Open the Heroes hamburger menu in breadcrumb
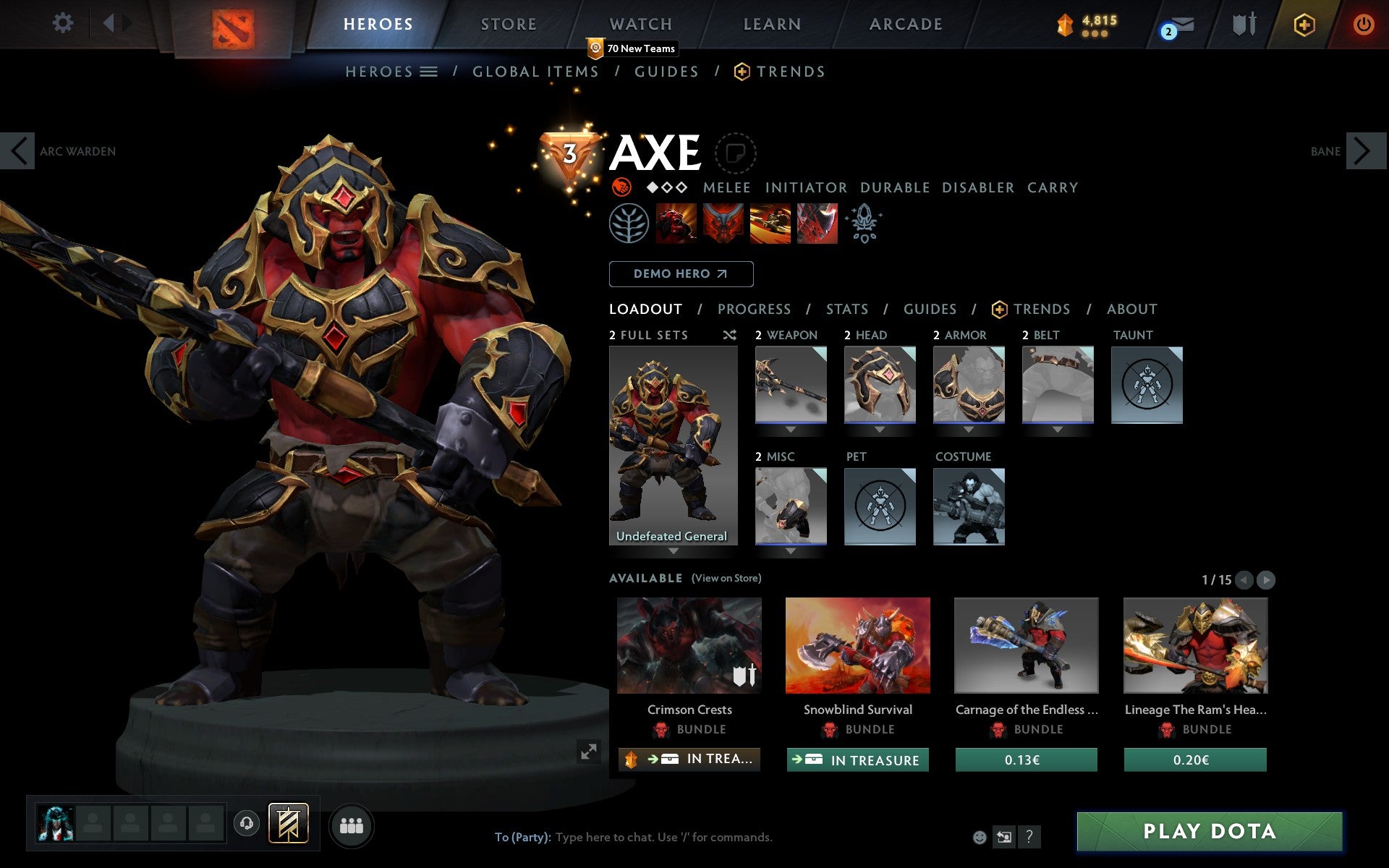Image resolution: width=1389 pixels, height=868 pixels. (430, 72)
